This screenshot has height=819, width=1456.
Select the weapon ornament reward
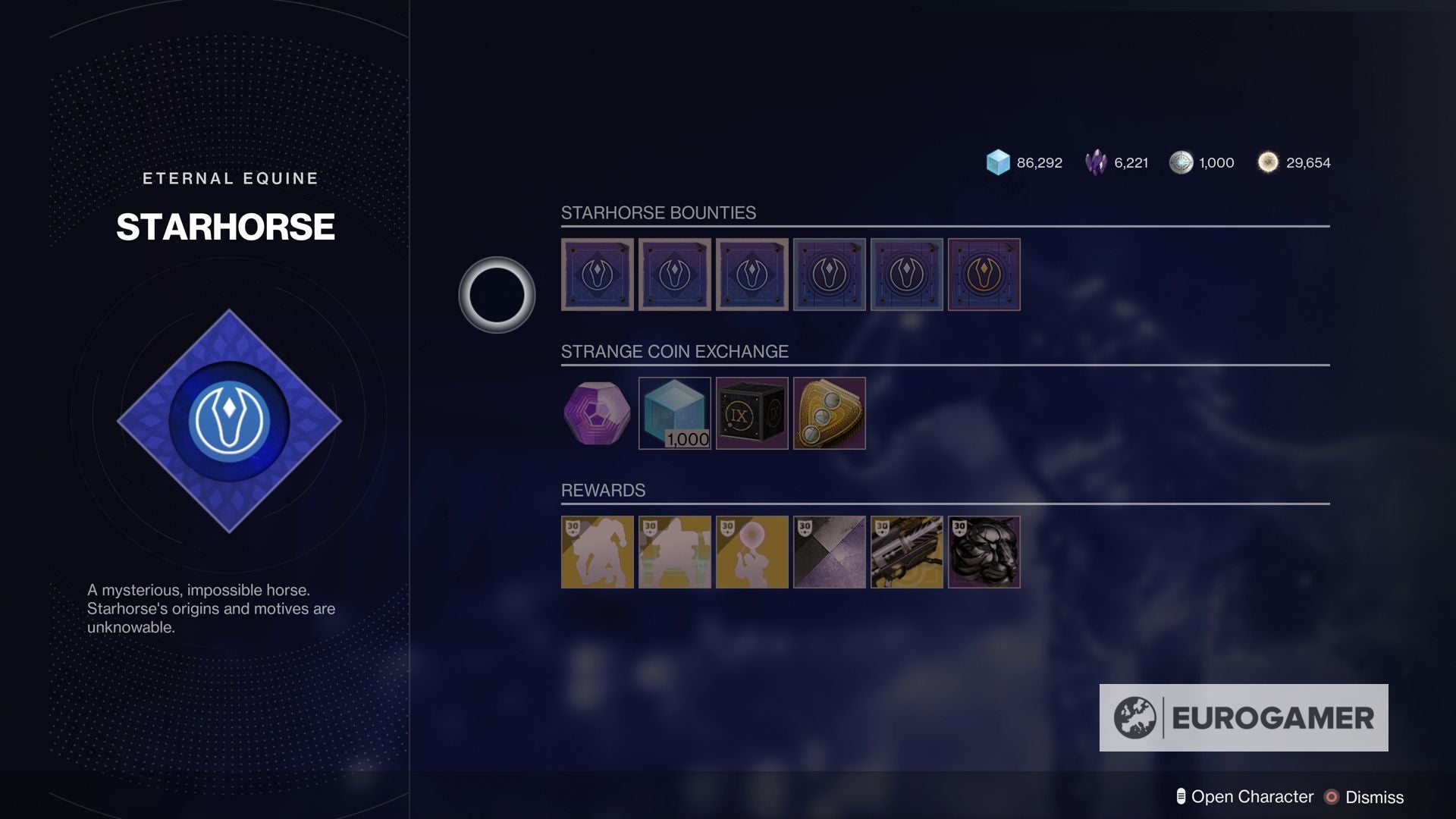pos(907,551)
